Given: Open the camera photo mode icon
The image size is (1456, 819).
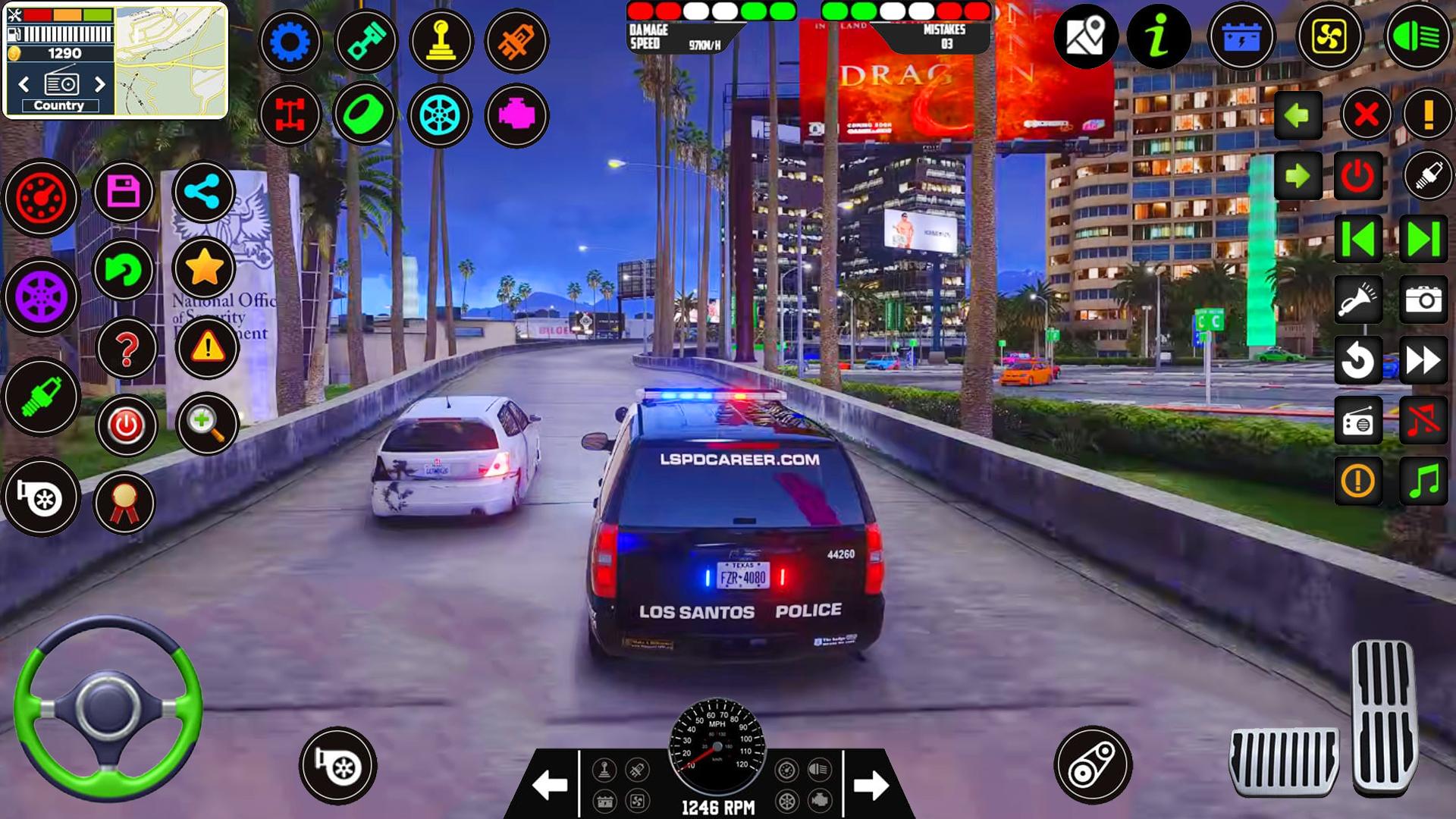Looking at the screenshot, I should coord(1425,299).
